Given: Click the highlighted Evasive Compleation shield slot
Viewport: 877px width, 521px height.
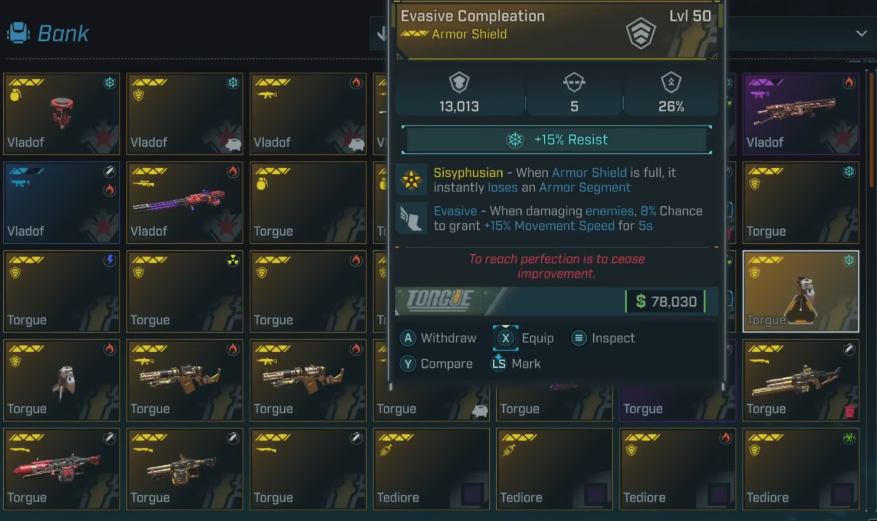Looking at the screenshot, I should [x=800, y=291].
